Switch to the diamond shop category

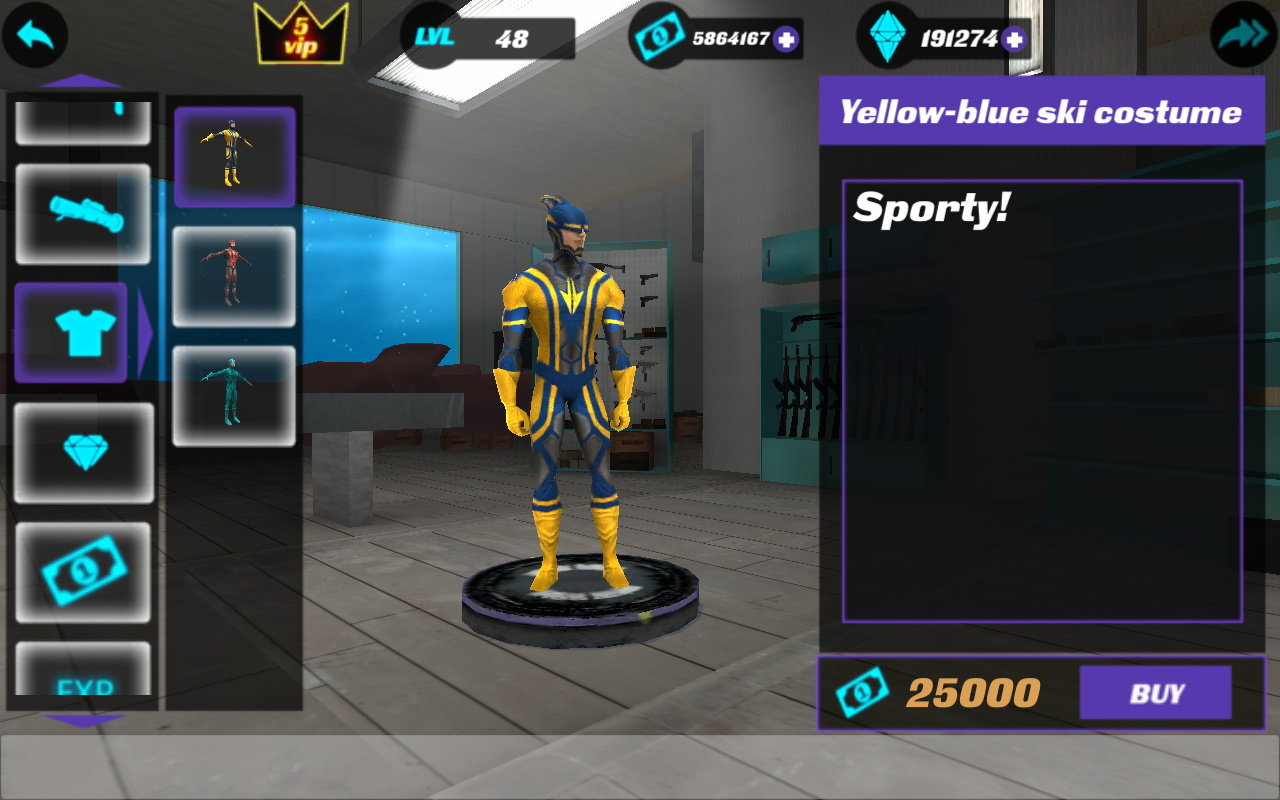[83, 452]
